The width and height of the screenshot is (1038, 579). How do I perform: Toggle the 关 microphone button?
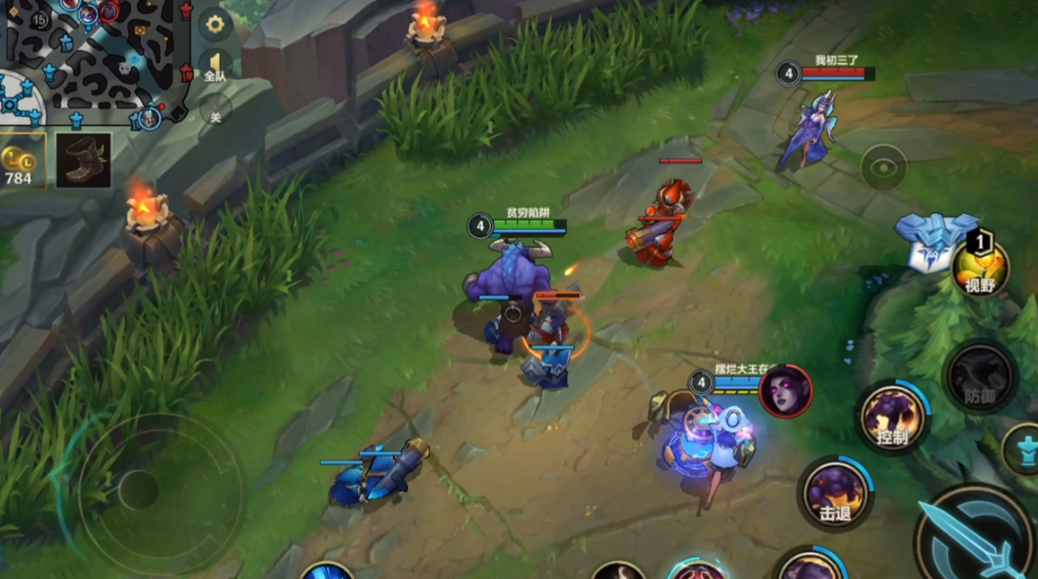(215, 110)
